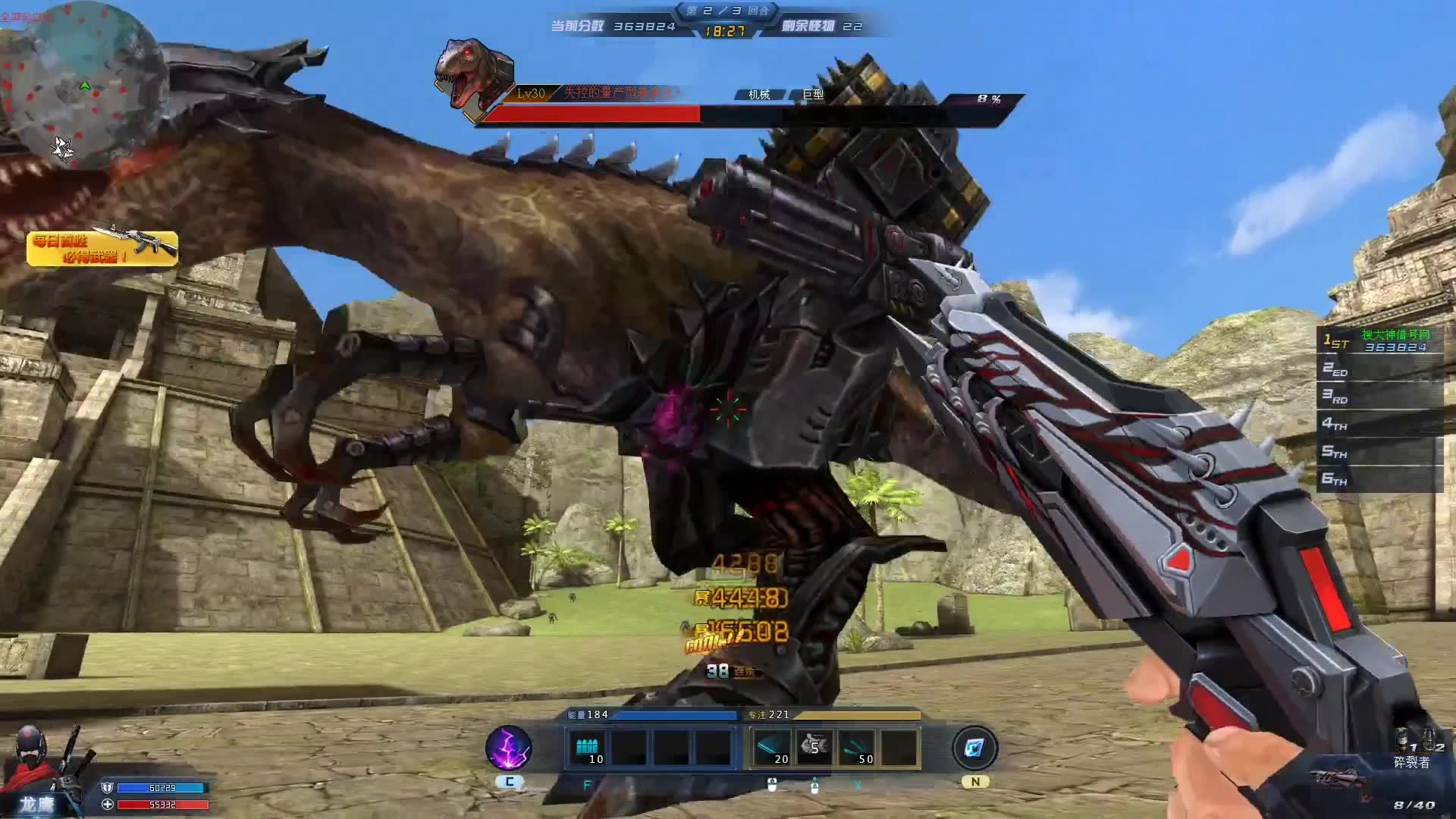Select grenade slot numbered 1
The width and height of the screenshot is (1456, 819).
1405,739
